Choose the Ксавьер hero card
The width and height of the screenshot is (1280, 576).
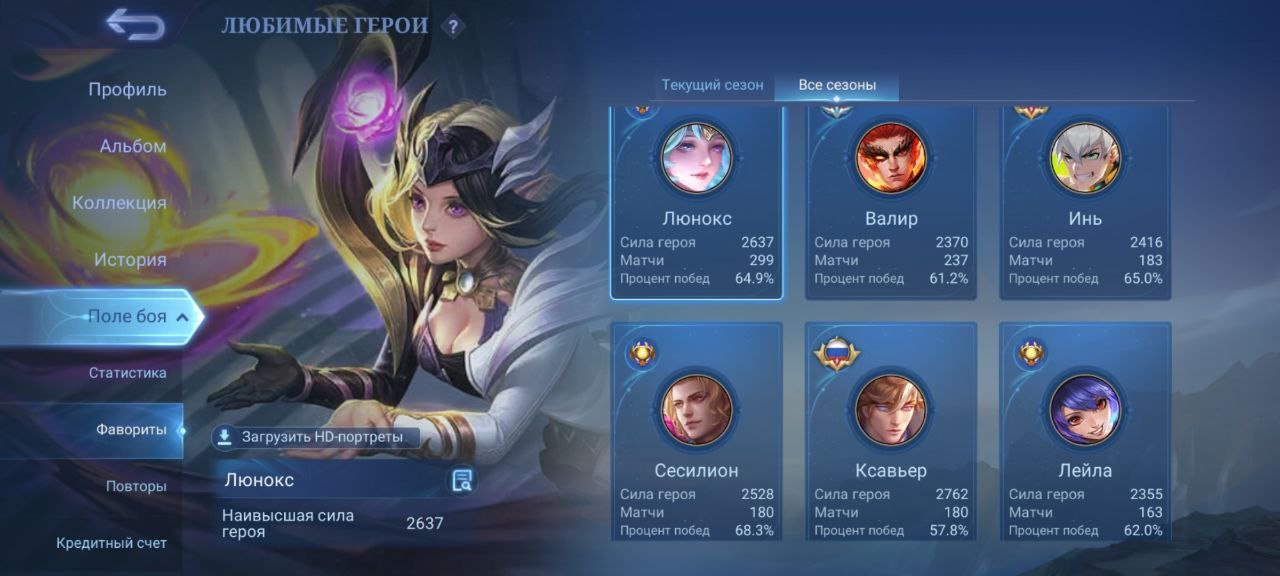[x=891, y=430]
